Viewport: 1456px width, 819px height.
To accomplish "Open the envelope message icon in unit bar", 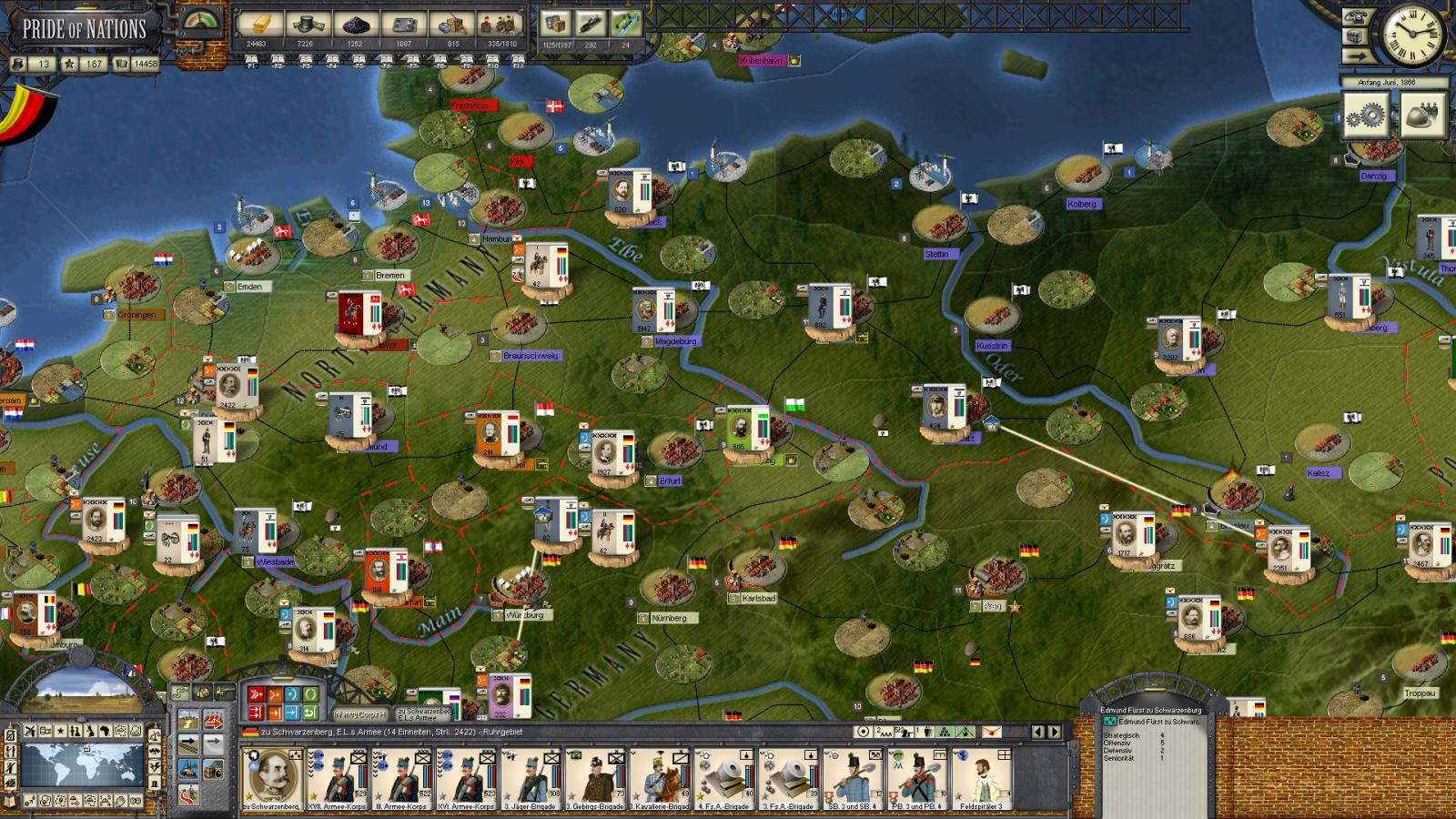I will [992, 732].
